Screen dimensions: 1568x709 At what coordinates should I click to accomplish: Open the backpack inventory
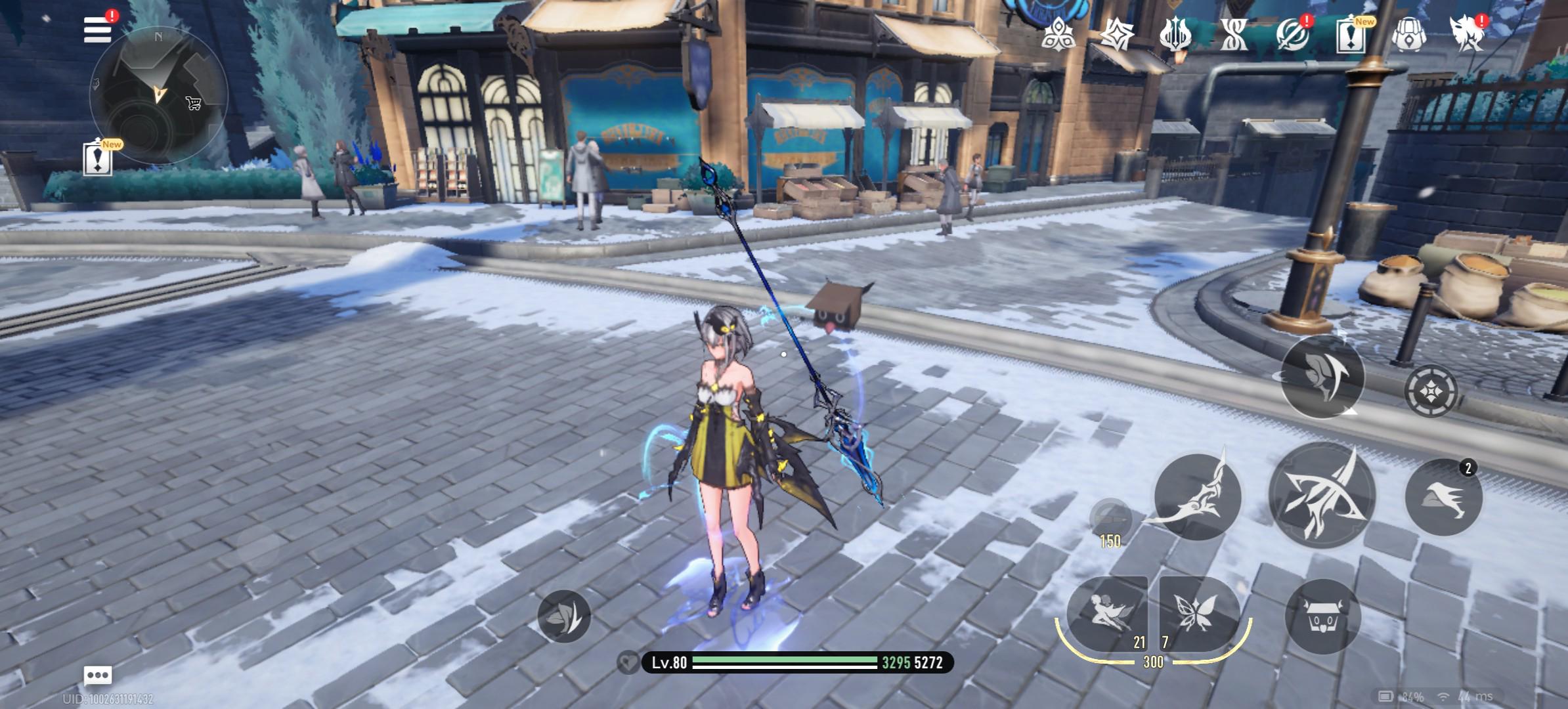1408,33
